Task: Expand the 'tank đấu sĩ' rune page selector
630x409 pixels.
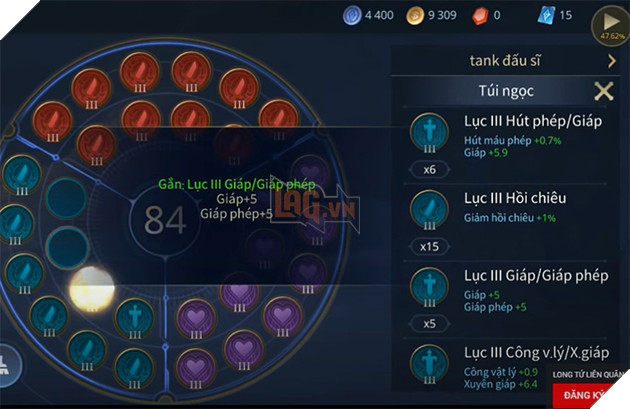Action: click(x=611, y=61)
